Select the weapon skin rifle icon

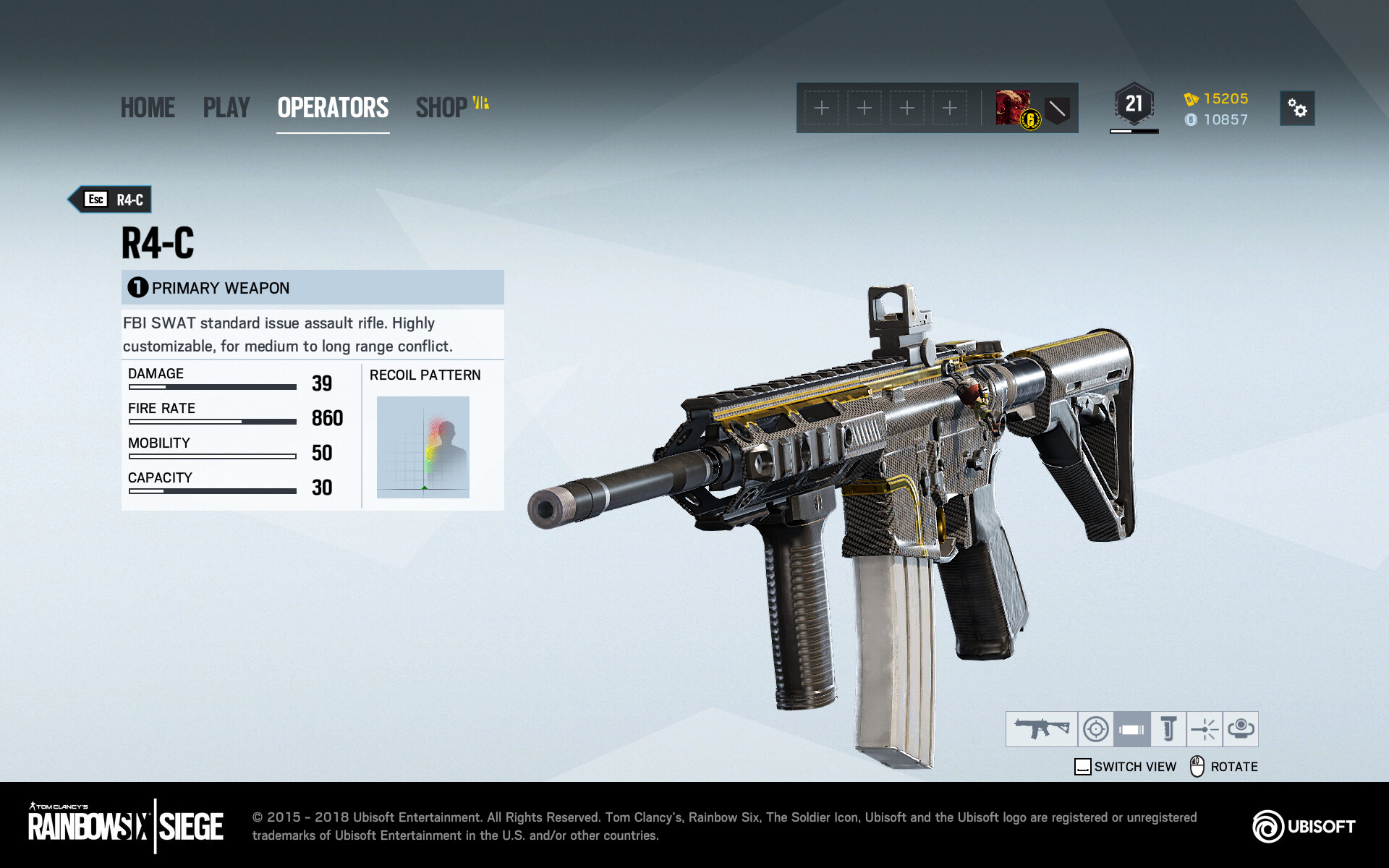[1041, 728]
